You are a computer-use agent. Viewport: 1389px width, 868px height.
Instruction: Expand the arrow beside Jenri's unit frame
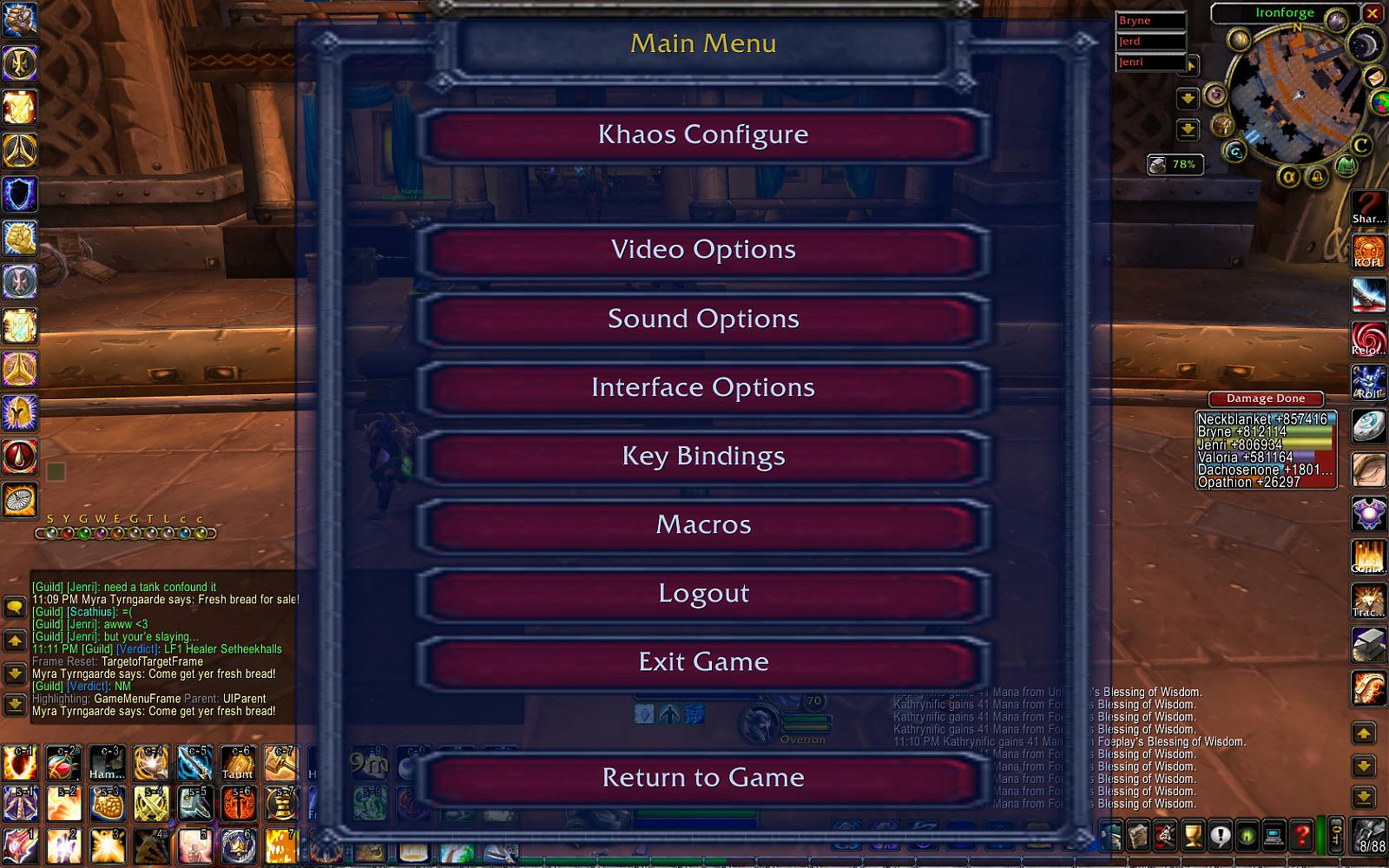(x=1191, y=65)
